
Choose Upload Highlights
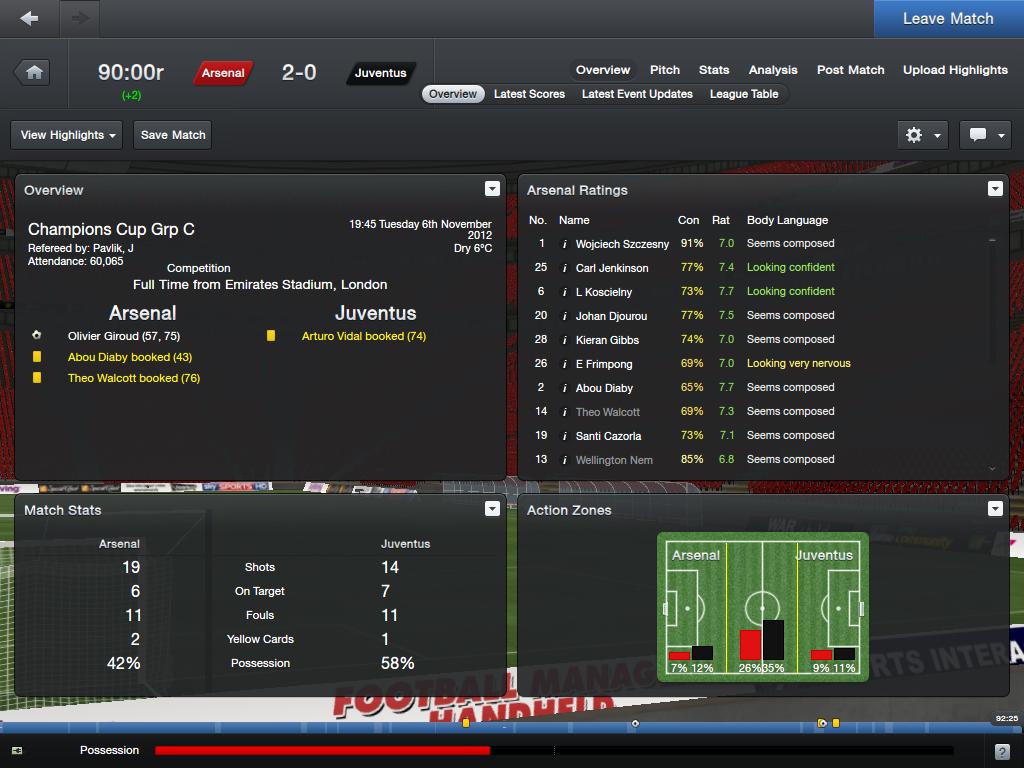click(955, 70)
